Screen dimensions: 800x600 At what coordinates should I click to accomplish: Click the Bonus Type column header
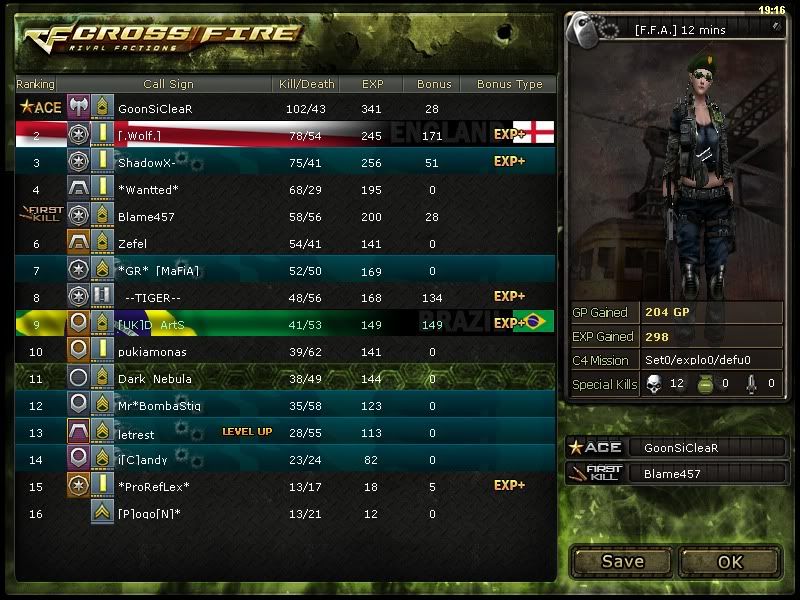tap(509, 84)
